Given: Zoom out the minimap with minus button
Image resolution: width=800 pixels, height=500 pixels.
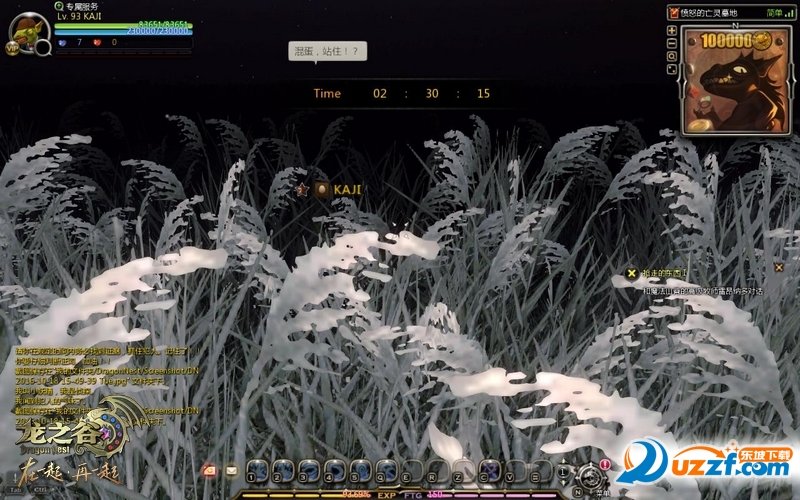Looking at the screenshot, I should click(672, 43).
